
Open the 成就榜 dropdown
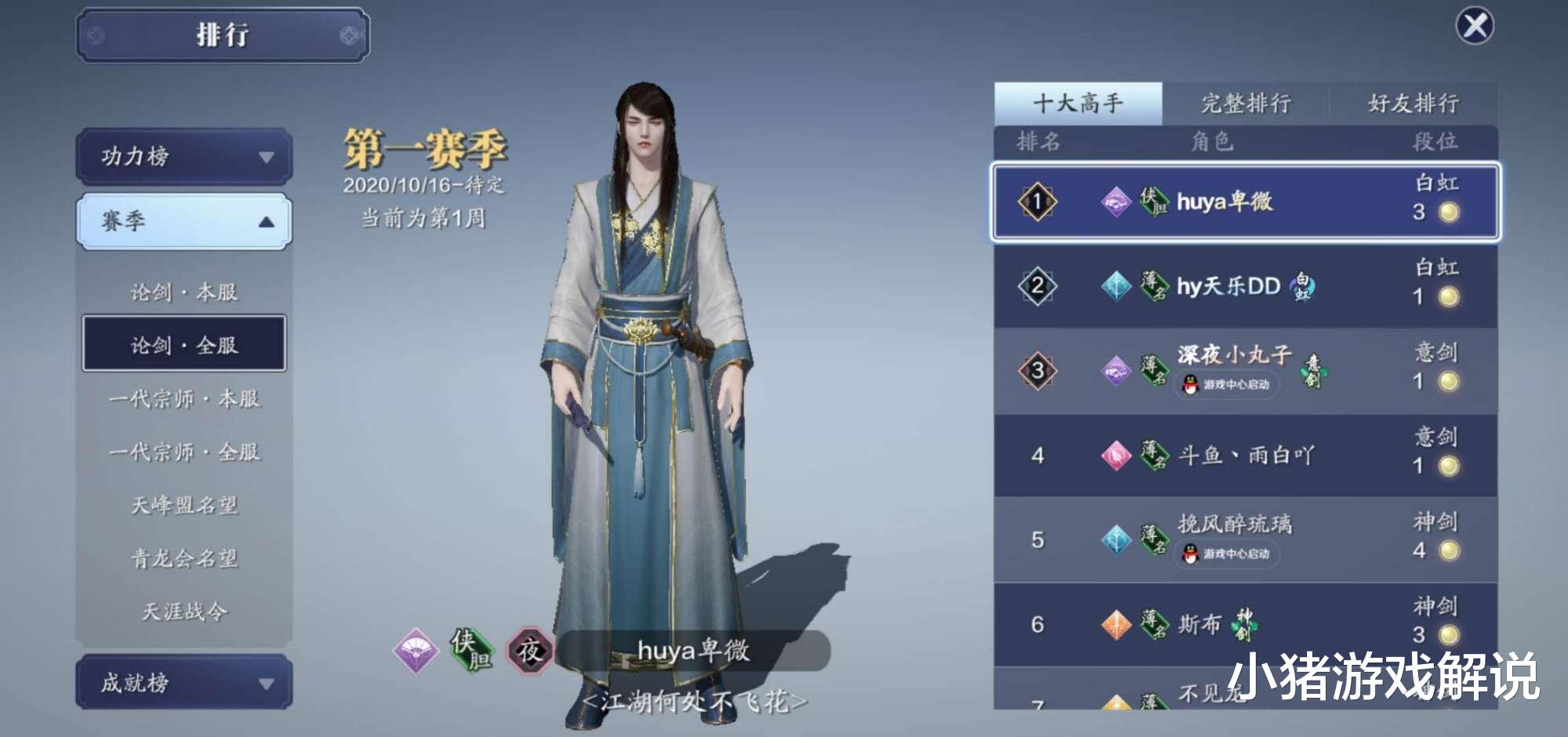pos(183,683)
